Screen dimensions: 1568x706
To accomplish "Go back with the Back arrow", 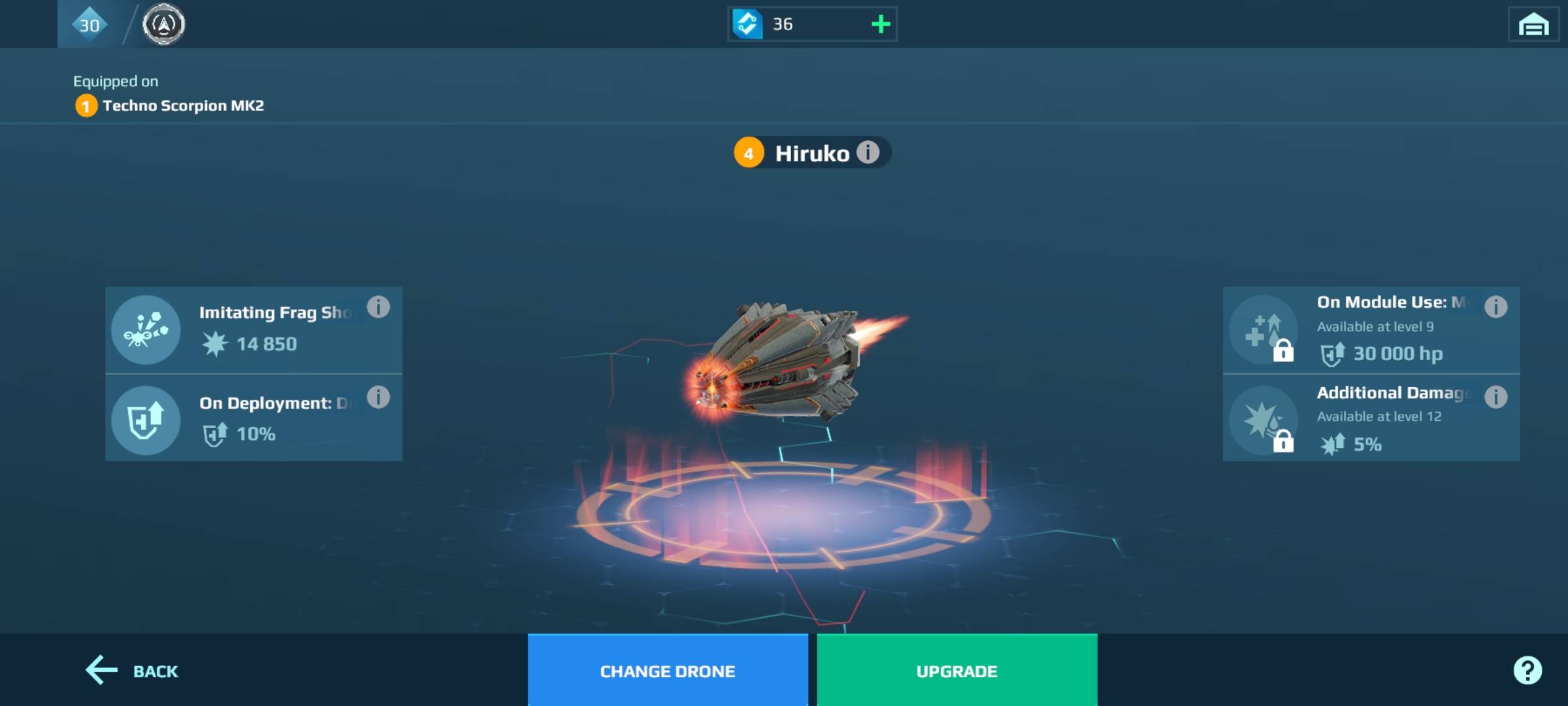I will [x=132, y=671].
